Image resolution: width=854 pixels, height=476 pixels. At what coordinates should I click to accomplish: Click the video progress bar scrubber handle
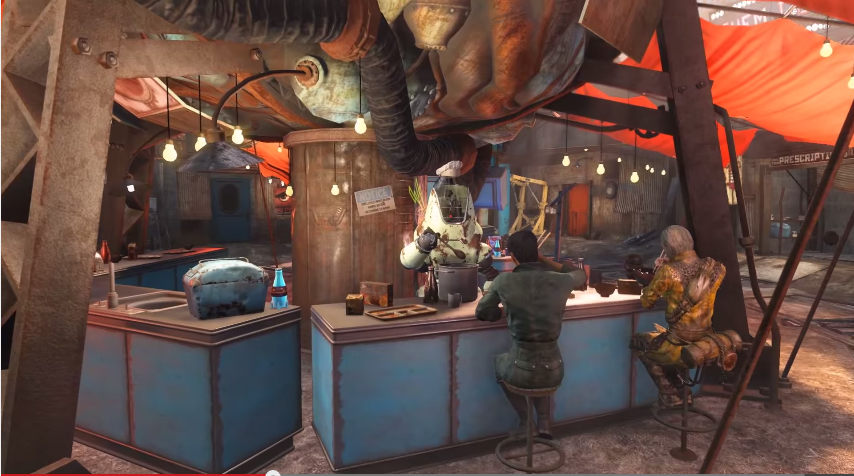[x=272, y=474]
